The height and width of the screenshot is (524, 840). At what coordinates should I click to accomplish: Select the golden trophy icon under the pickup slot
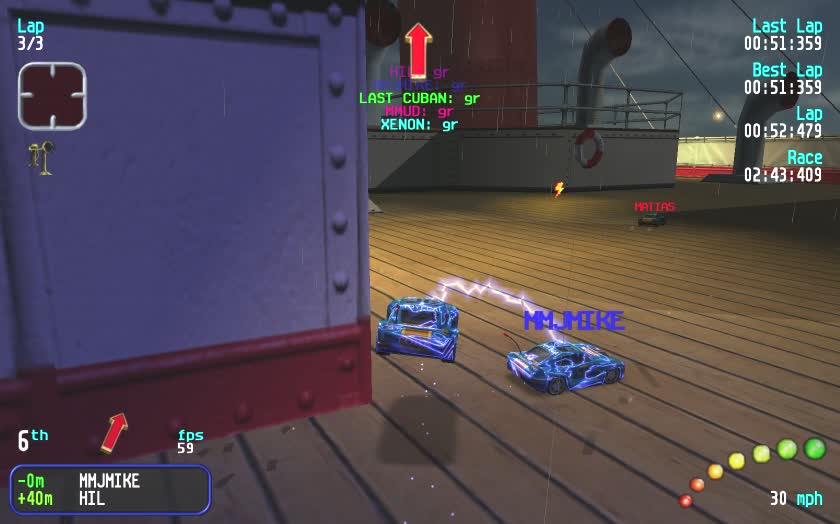[42, 158]
